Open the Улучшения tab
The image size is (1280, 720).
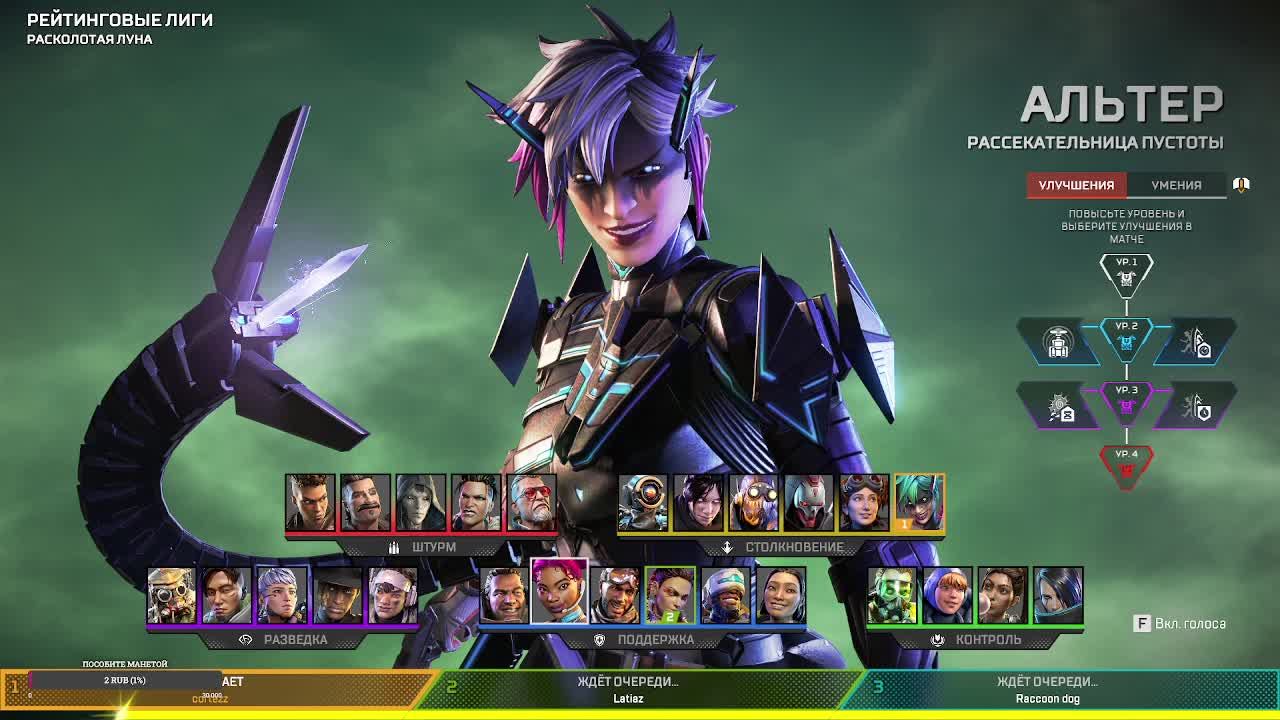pyautogui.click(x=1076, y=185)
